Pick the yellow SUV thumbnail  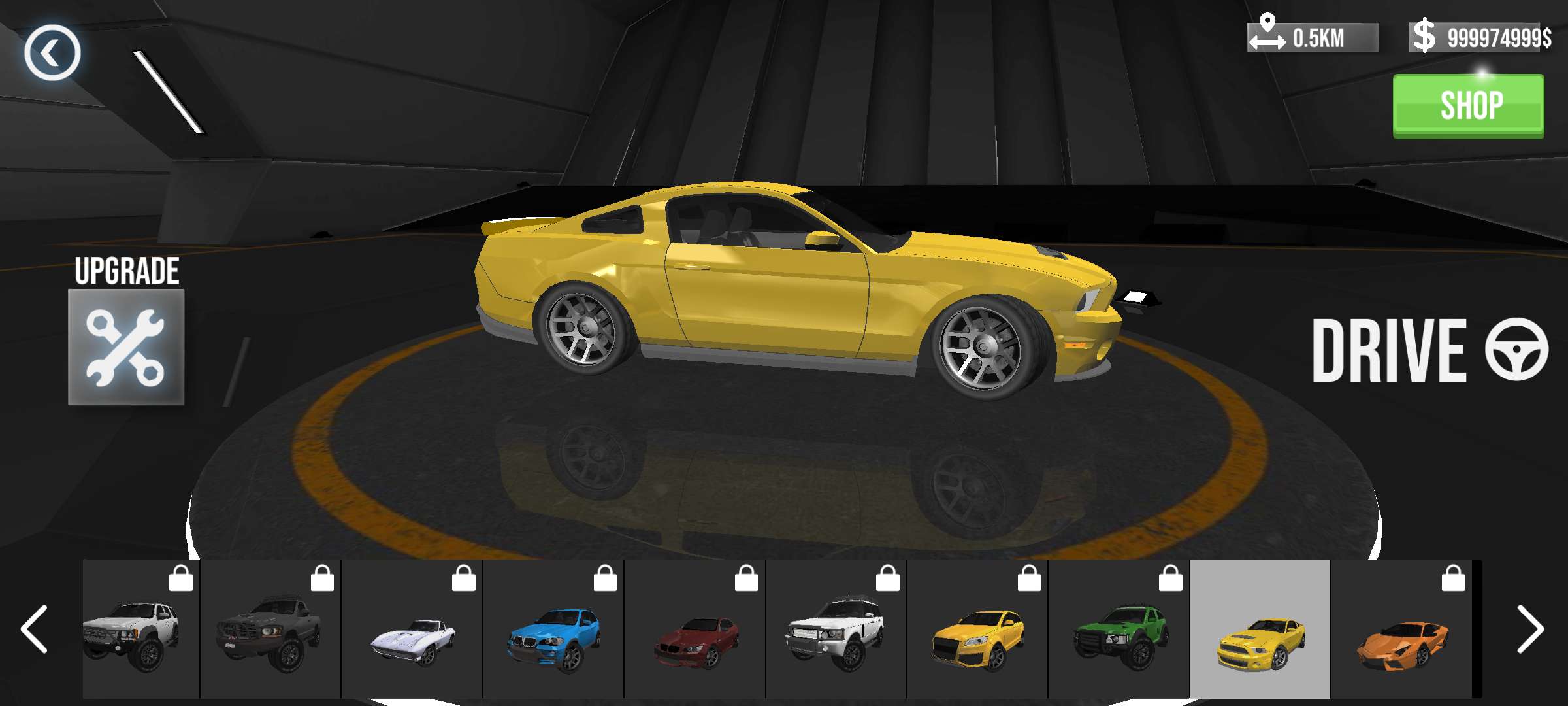coord(977,630)
